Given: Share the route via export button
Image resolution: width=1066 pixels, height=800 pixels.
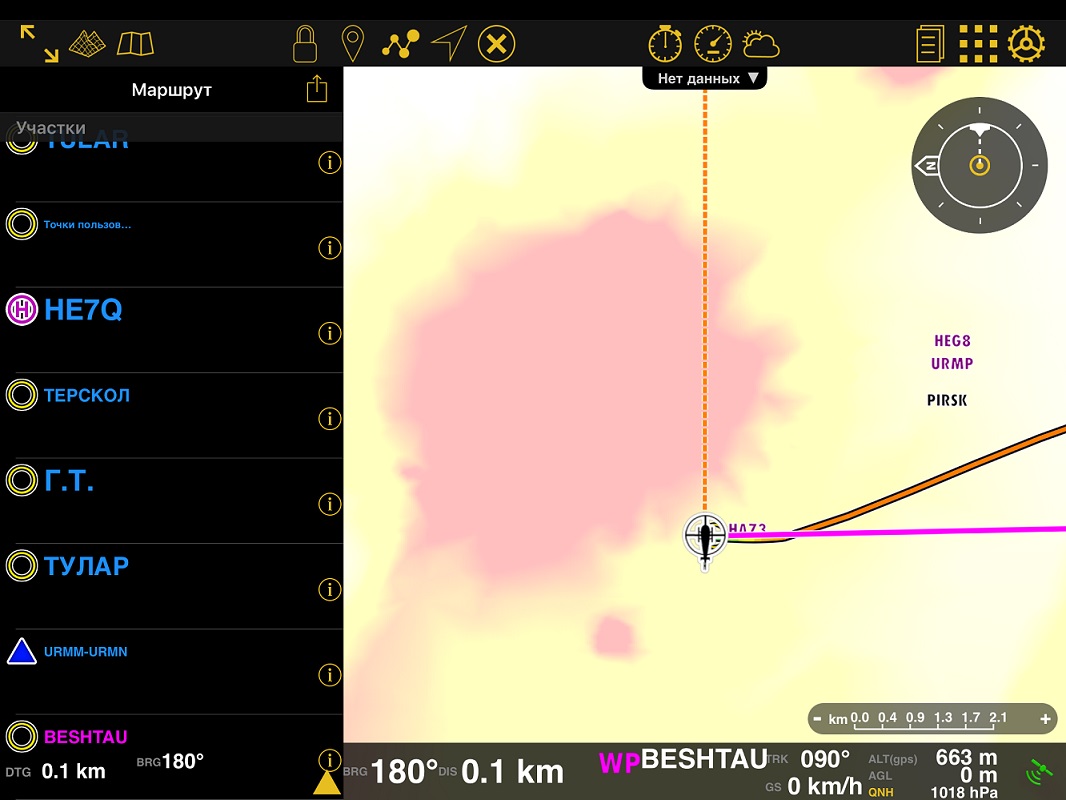Looking at the screenshot, I should pos(317,89).
